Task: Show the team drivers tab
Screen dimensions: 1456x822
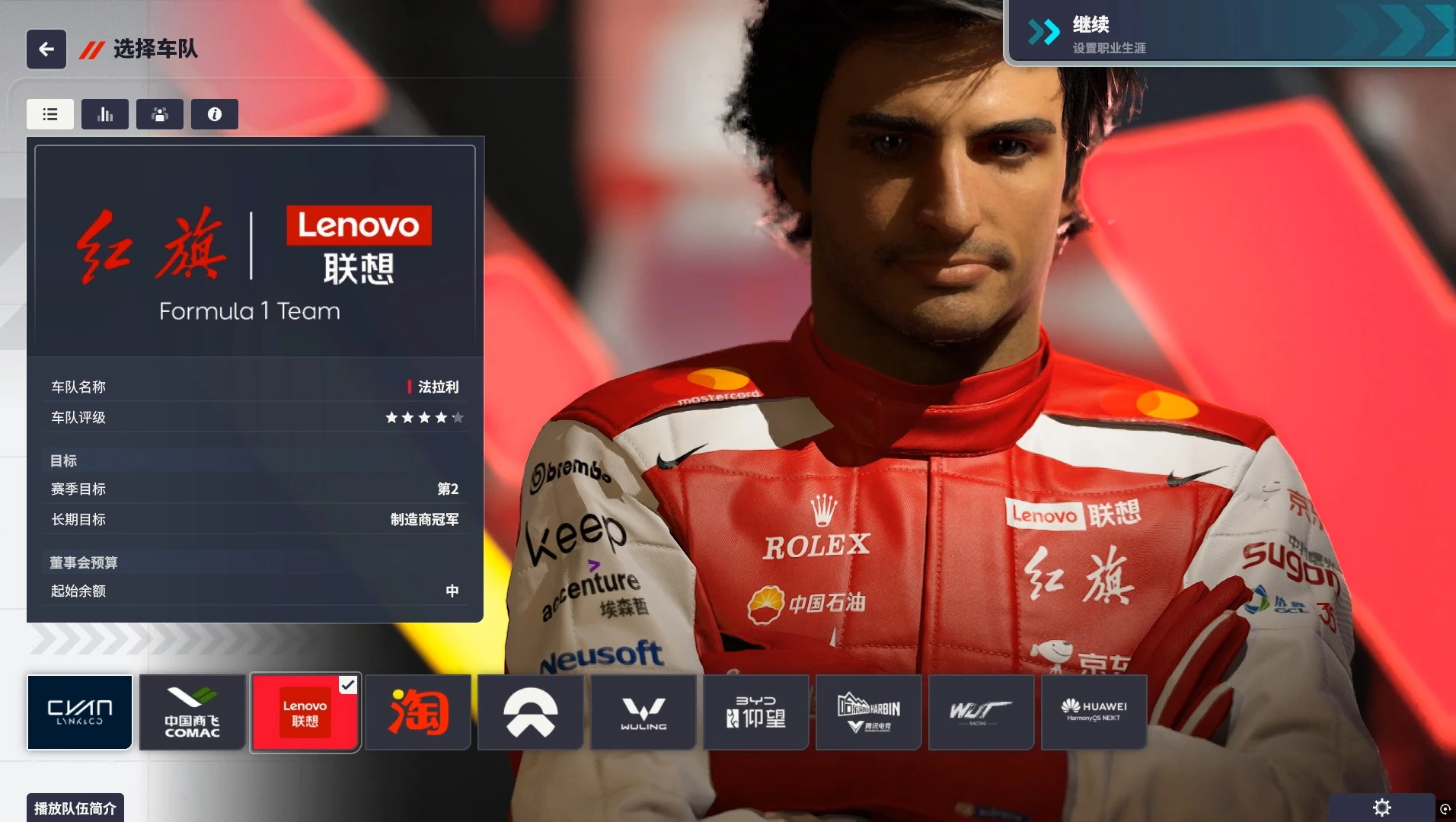Action: [160, 114]
